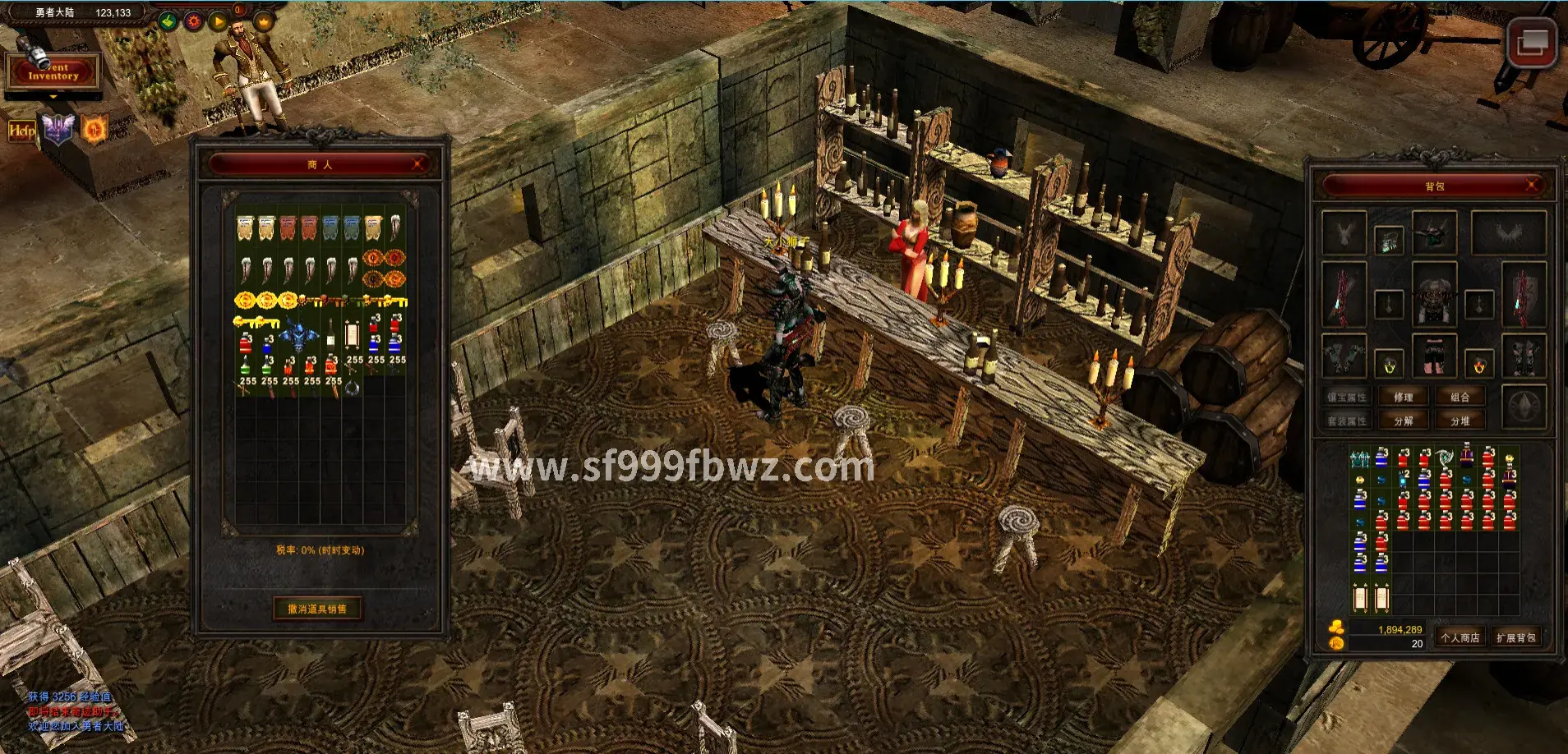
Task: Choose the 分解 disassemble button
Action: (x=1403, y=421)
